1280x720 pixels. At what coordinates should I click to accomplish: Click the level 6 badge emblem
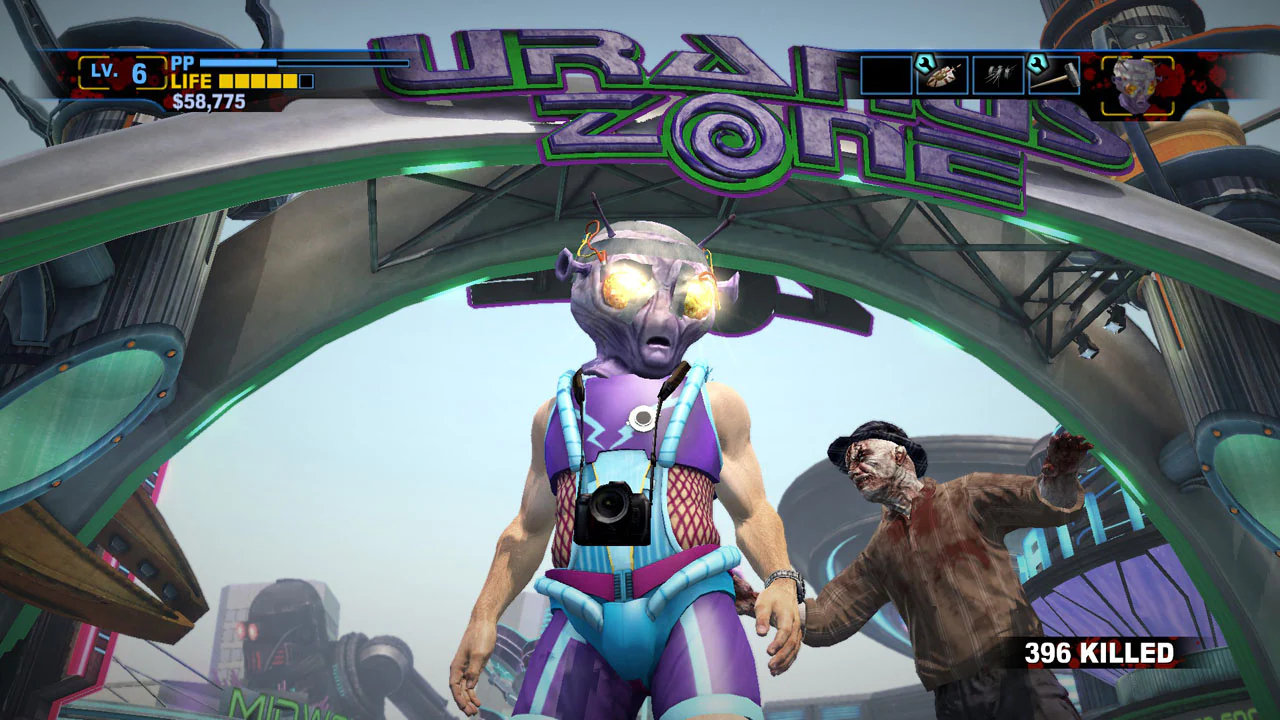click(121, 72)
